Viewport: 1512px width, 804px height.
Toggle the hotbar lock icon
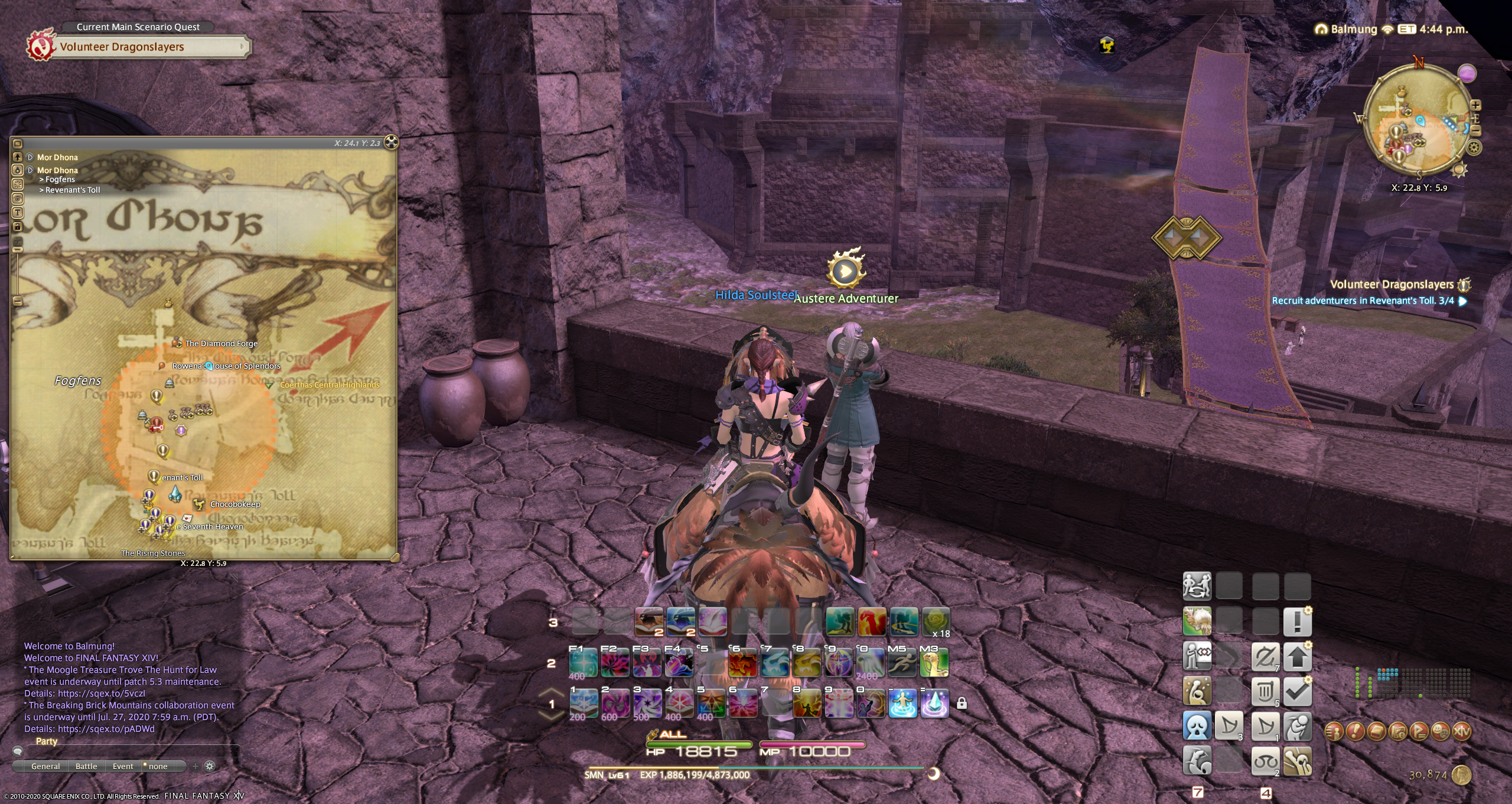[x=962, y=704]
